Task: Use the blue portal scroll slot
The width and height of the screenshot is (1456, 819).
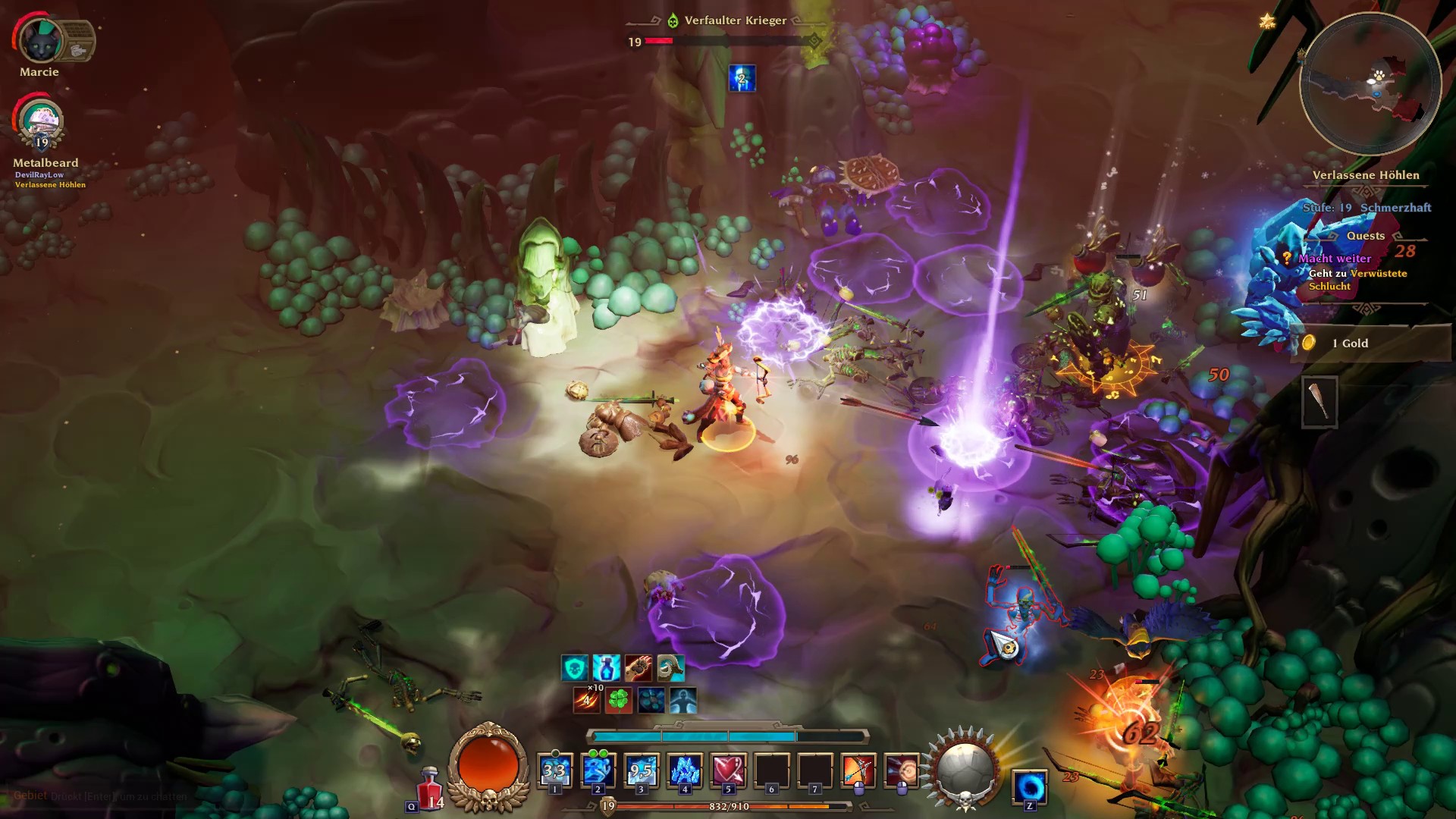Action: 1030,786
